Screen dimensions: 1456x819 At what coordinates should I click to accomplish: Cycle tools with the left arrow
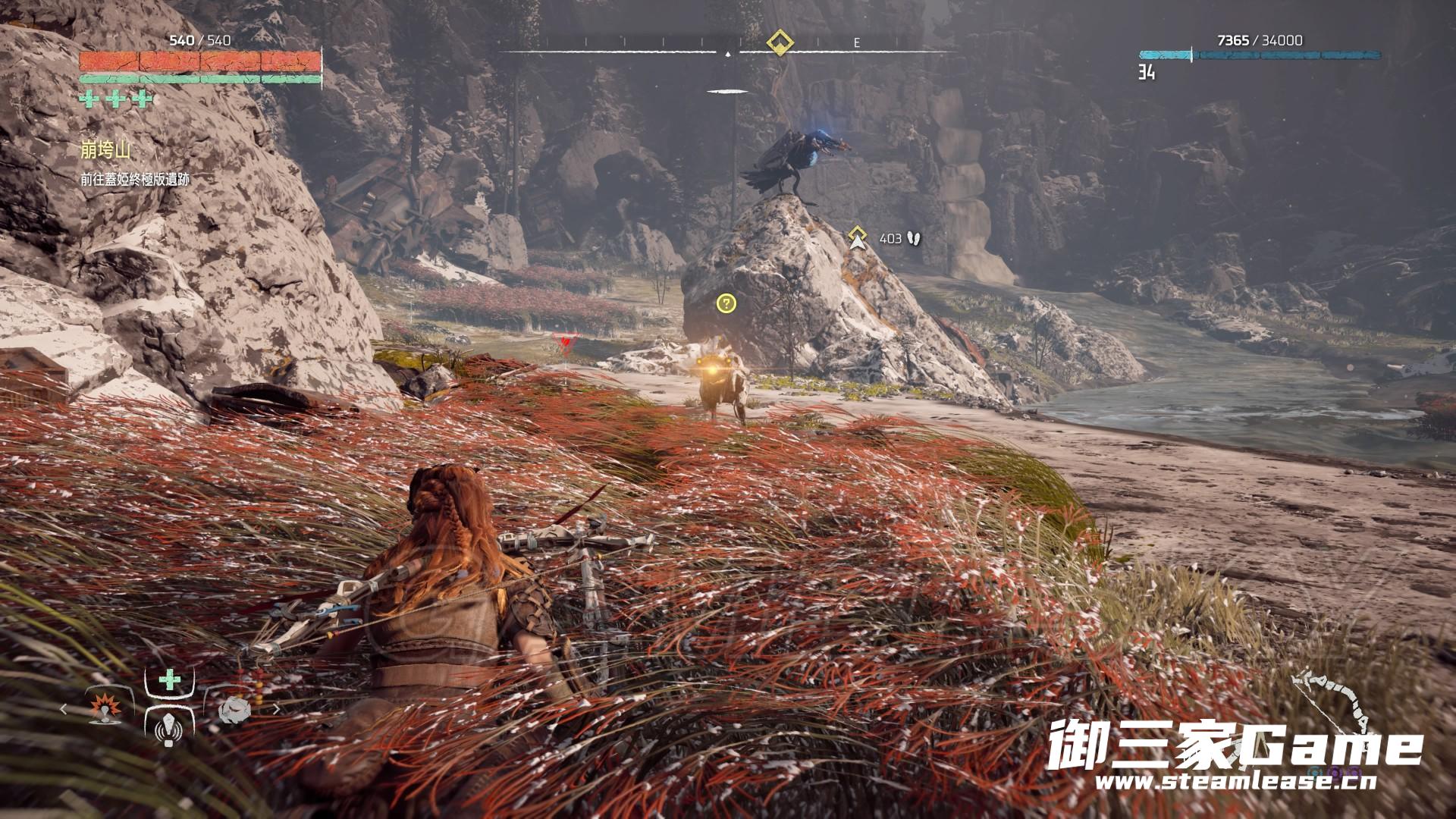[64, 709]
